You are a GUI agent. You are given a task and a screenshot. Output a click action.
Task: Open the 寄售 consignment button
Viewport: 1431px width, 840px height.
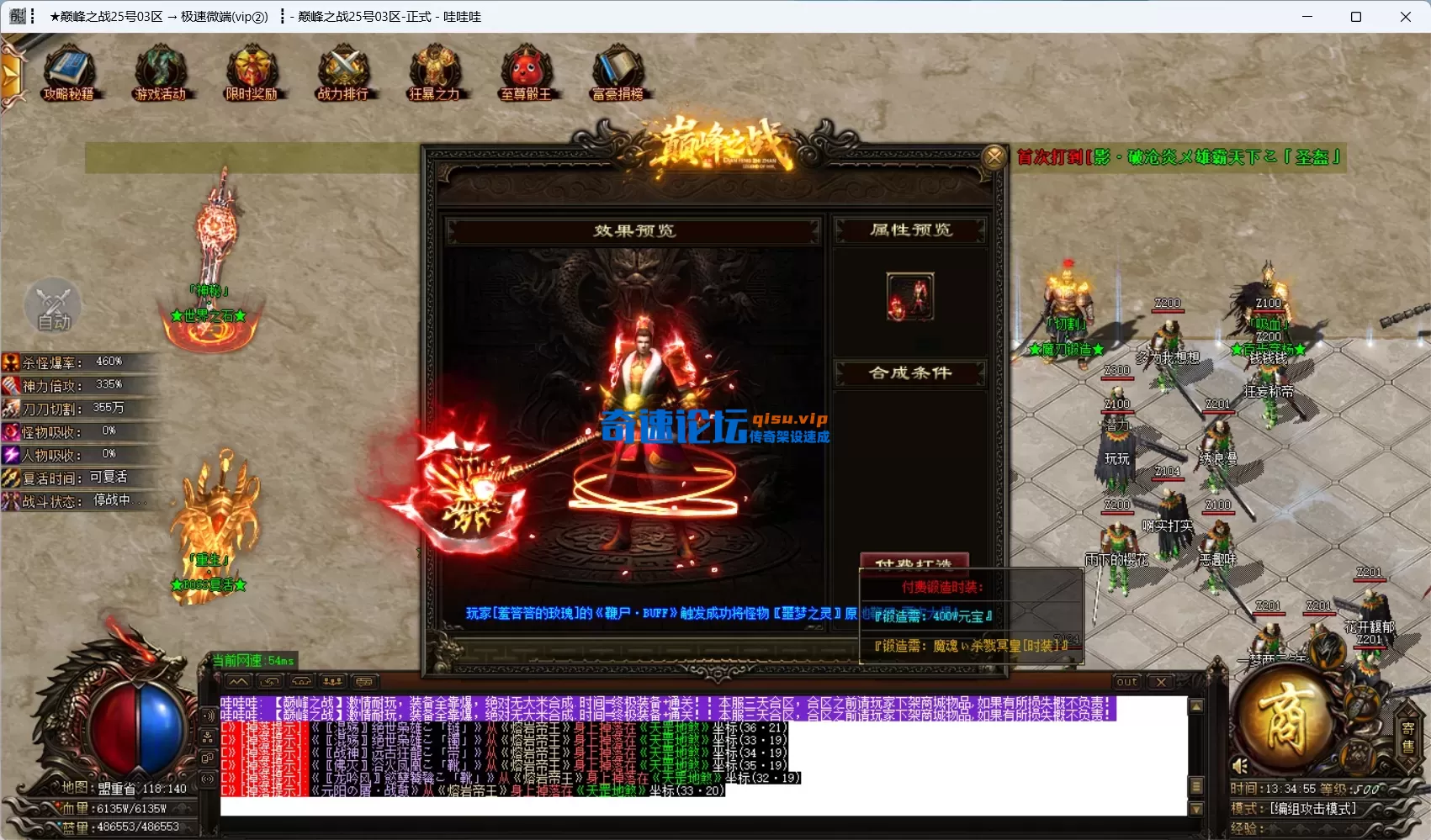(1407, 737)
